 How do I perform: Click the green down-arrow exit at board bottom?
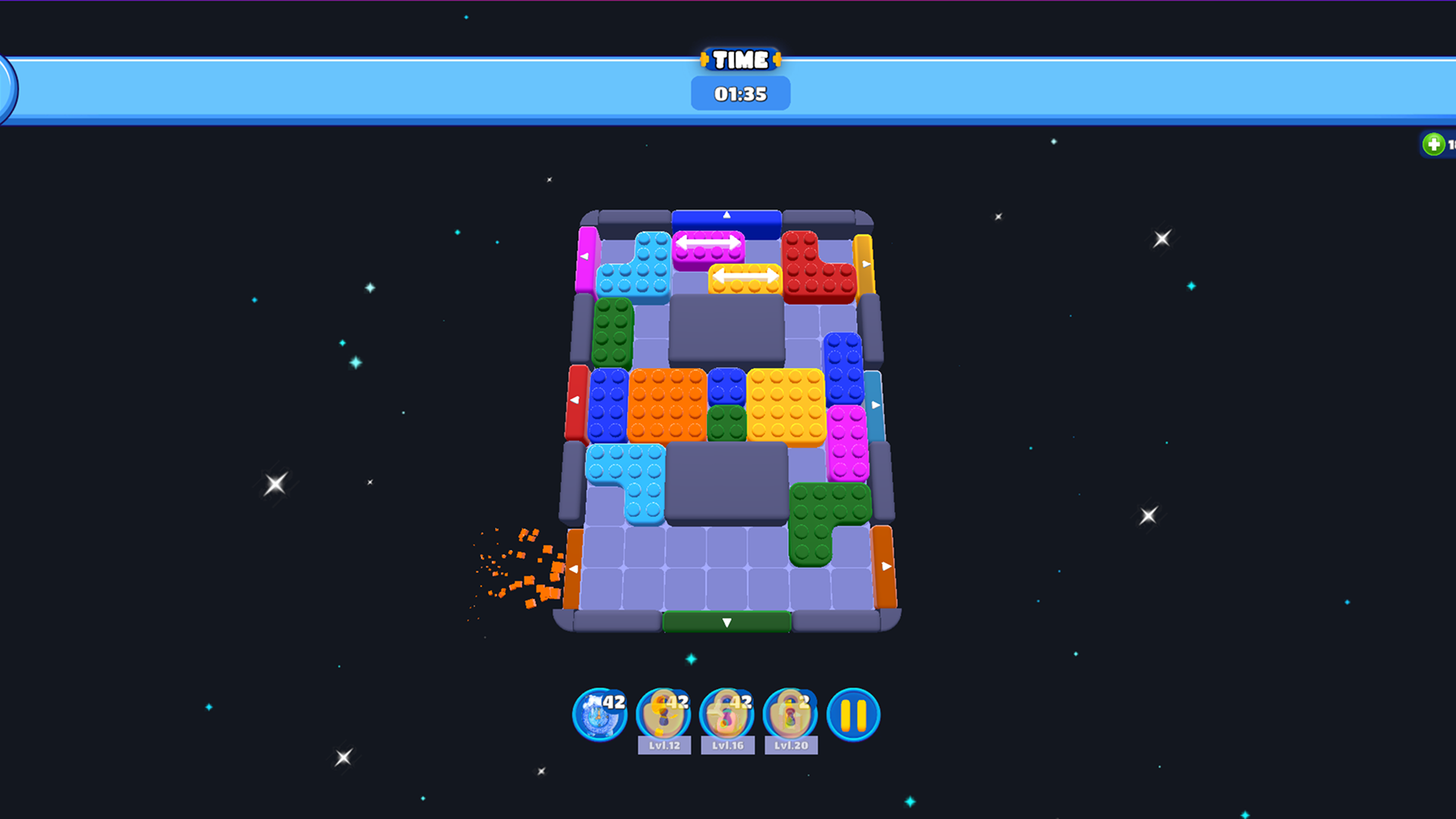tap(726, 622)
